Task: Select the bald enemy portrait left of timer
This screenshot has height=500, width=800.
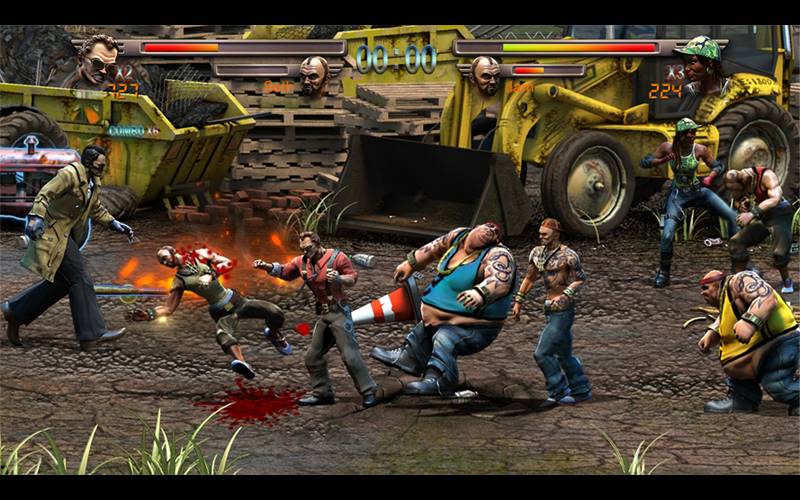Action: pos(313,74)
